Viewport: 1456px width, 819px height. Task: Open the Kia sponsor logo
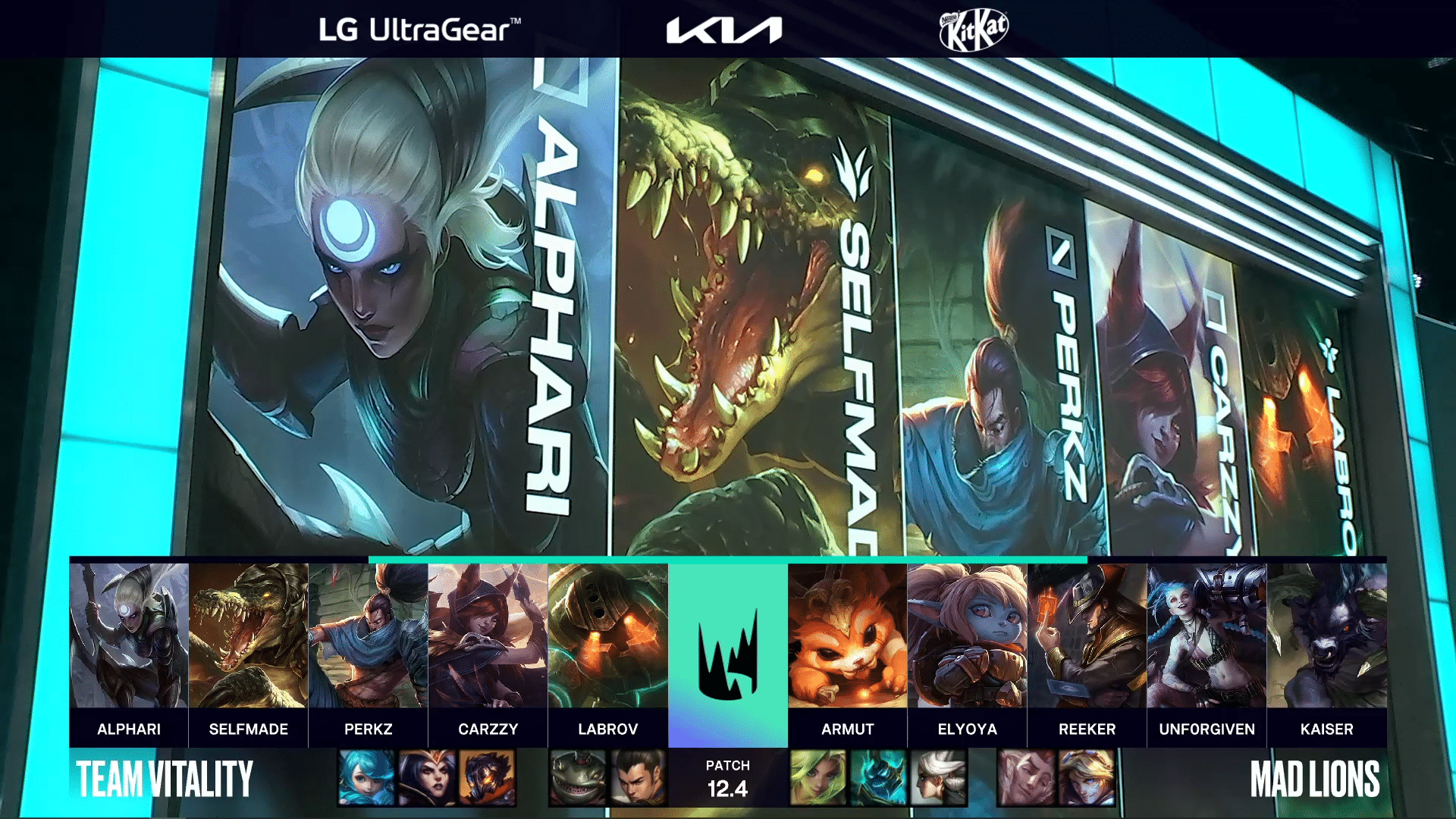724,30
